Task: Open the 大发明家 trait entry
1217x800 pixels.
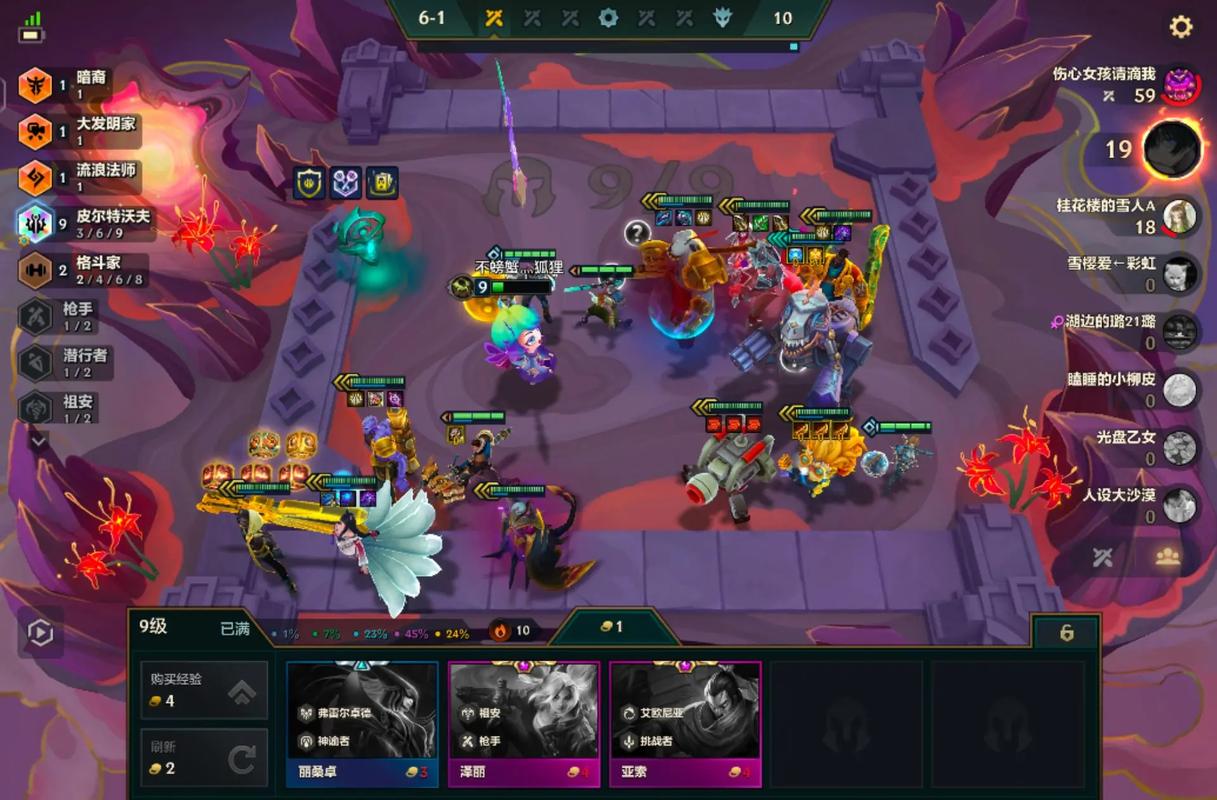Action: [x=80, y=130]
